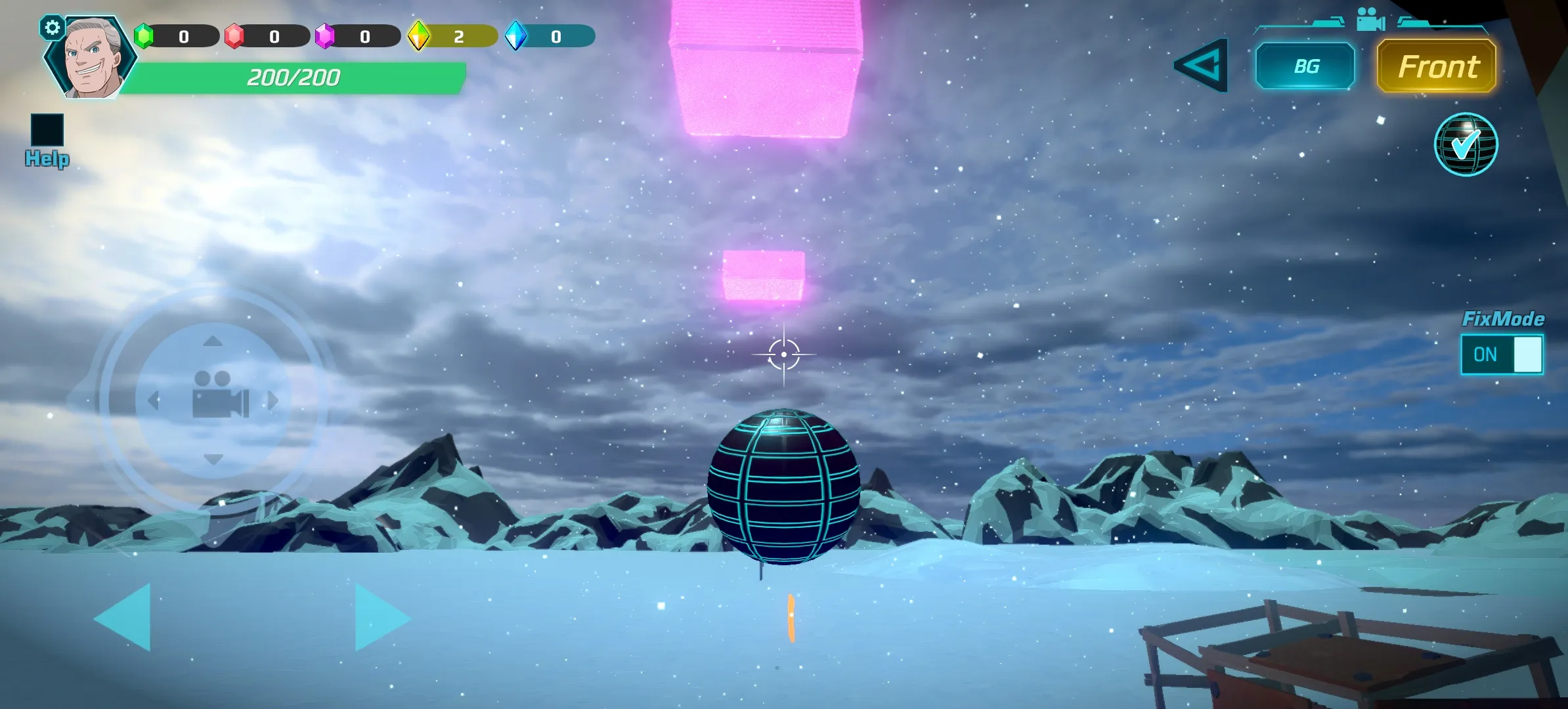Click the back arrow button

1201,65
